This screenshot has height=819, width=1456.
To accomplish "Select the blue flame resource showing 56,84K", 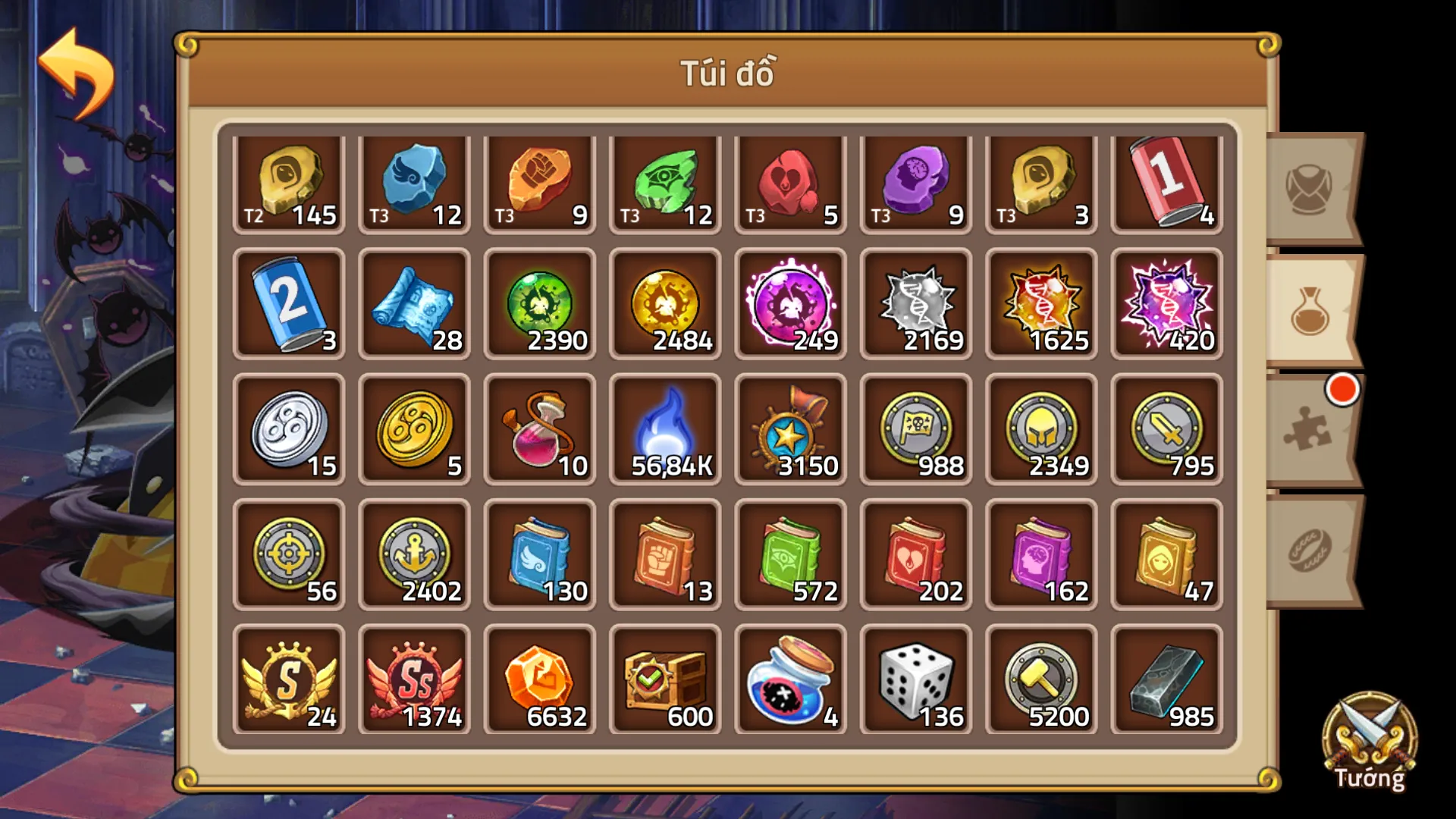I will (664, 429).
